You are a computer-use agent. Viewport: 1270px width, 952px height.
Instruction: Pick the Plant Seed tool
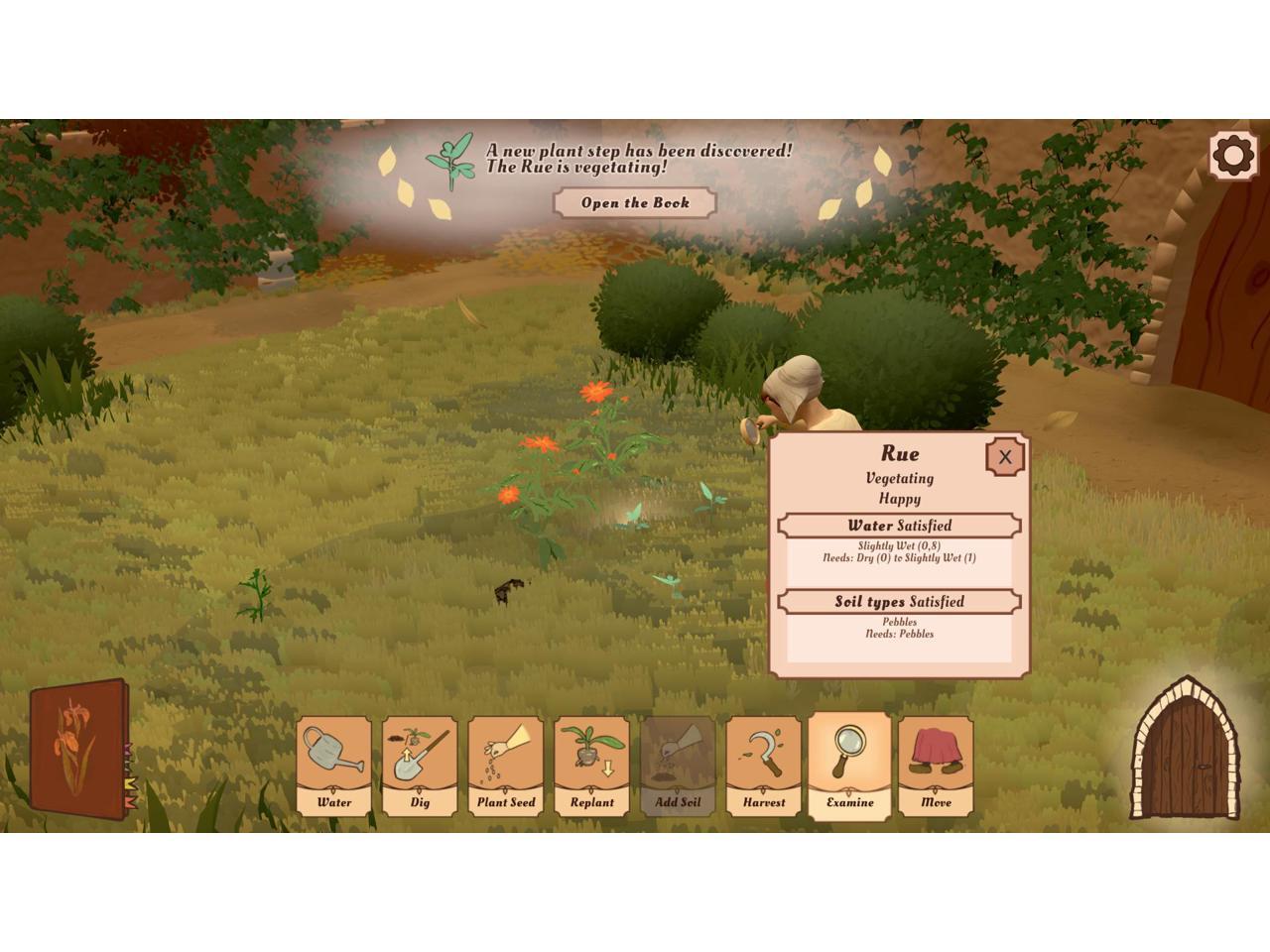pyautogui.click(x=506, y=766)
